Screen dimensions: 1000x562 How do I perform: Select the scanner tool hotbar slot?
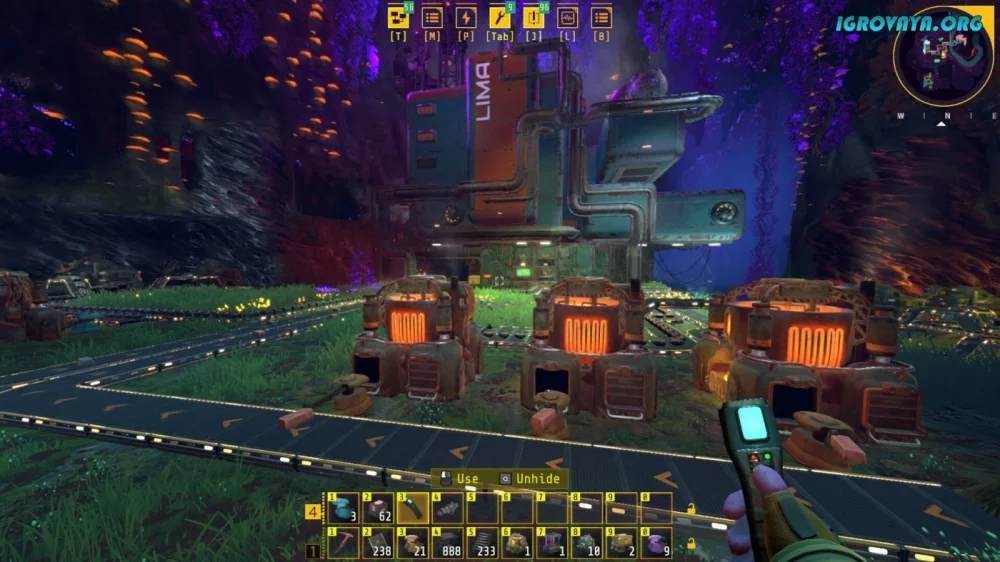412,508
